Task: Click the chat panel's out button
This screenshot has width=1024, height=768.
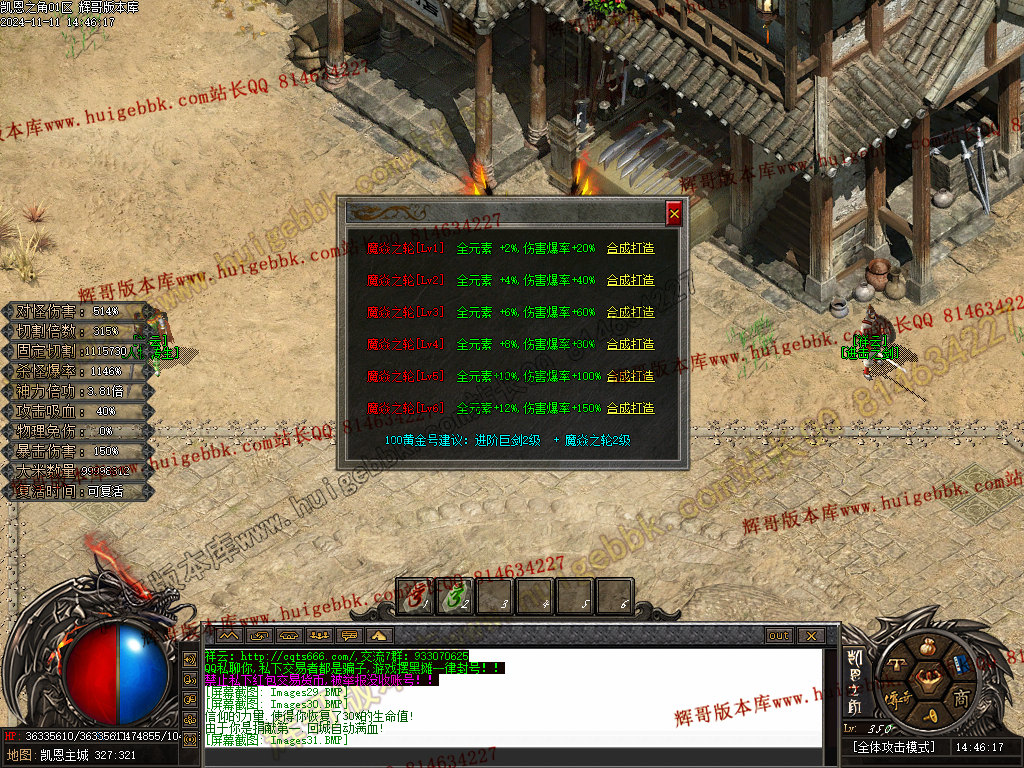Action: [778, 636]
